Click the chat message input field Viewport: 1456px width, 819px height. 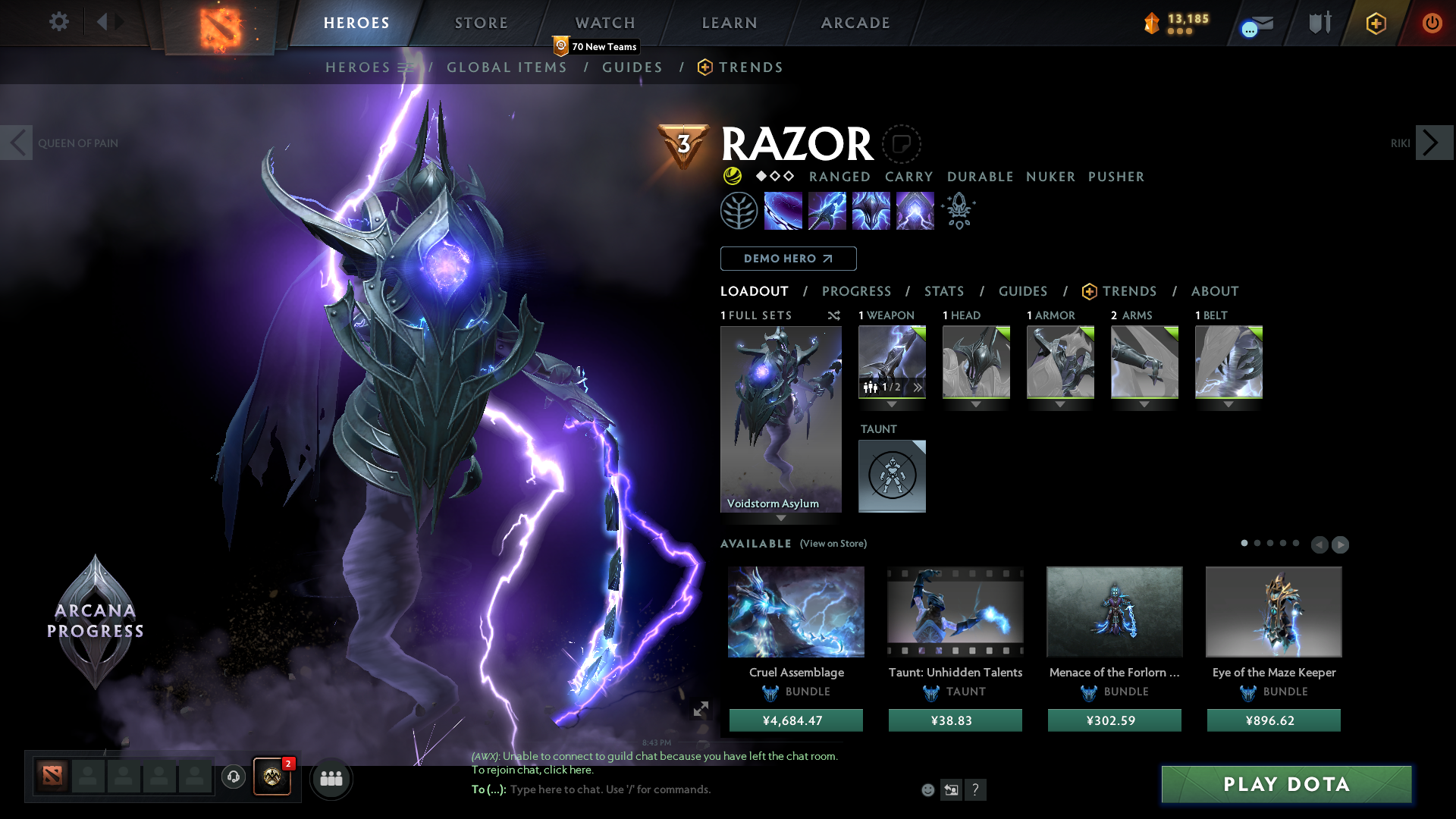[682, 789]
